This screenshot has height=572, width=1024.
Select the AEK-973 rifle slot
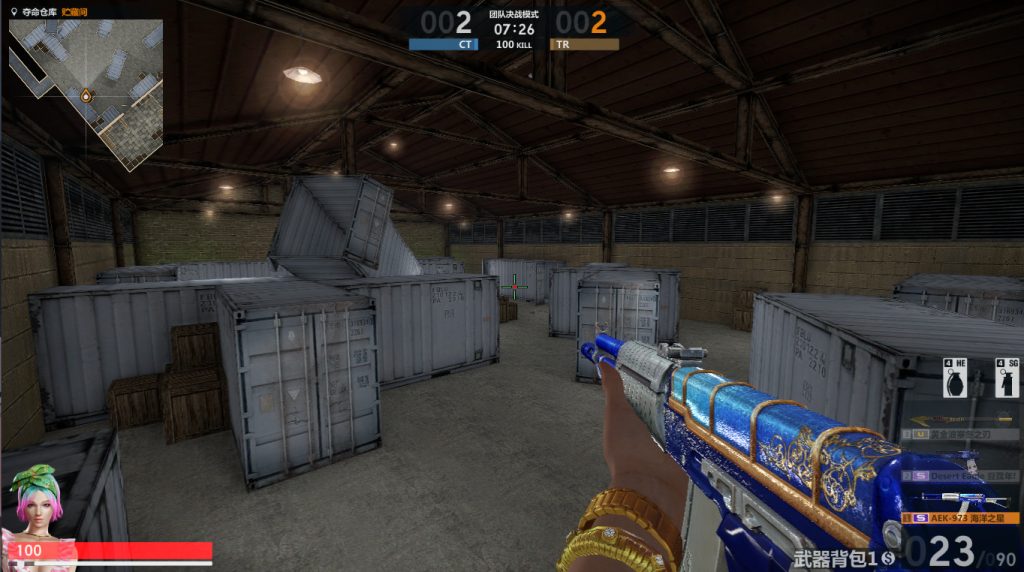point(961,518)
